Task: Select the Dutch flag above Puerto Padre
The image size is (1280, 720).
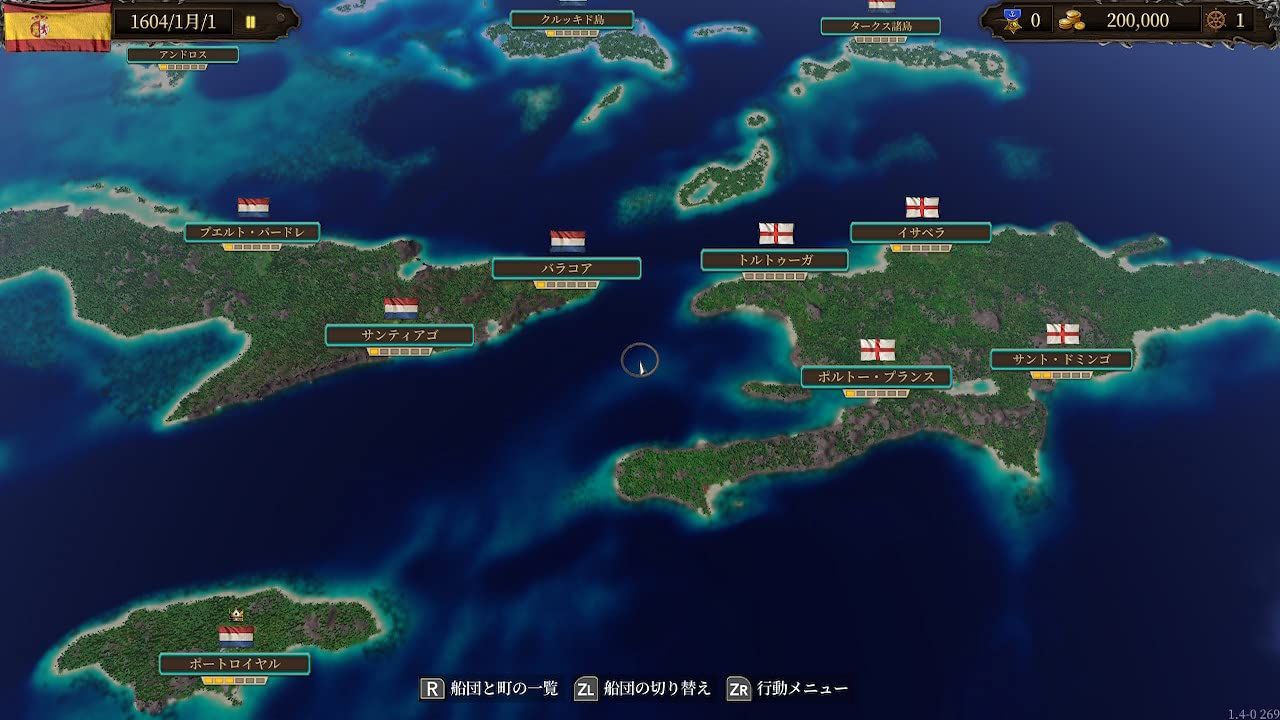Action: (x=252, y=207)
